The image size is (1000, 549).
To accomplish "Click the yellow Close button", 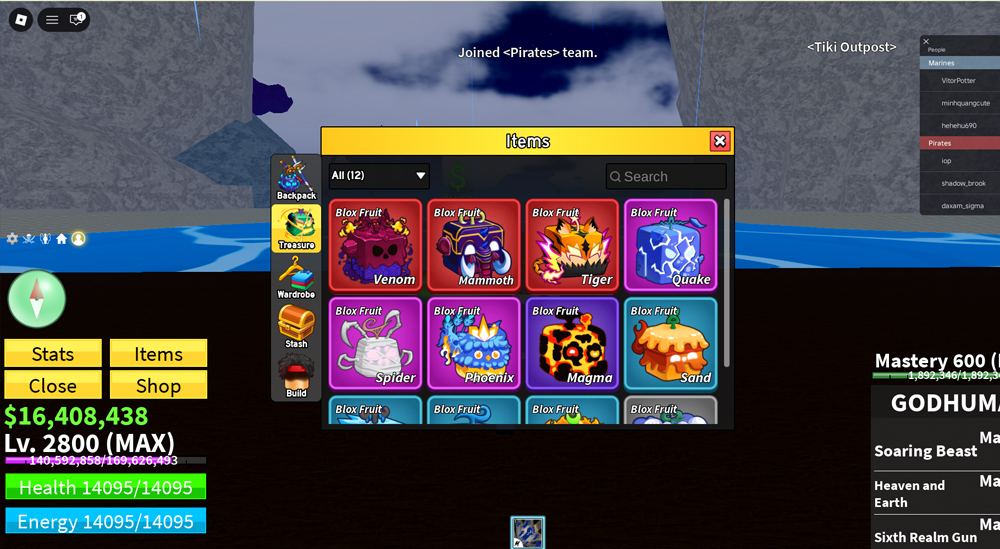I will [53, 385].
